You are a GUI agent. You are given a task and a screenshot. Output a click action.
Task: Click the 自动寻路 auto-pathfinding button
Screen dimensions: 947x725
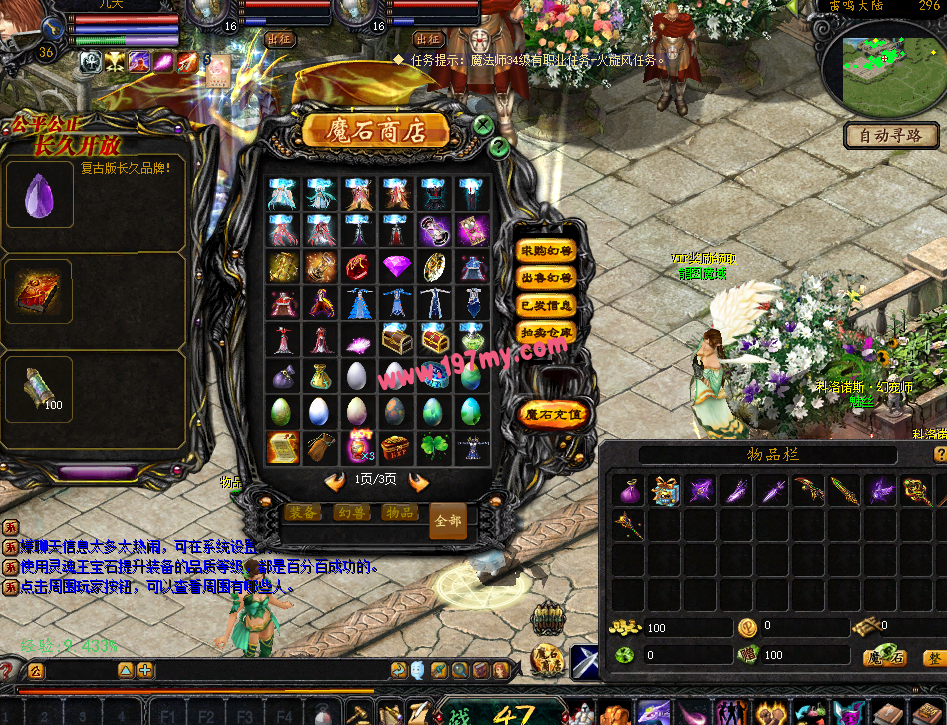(x=885, y=135)
